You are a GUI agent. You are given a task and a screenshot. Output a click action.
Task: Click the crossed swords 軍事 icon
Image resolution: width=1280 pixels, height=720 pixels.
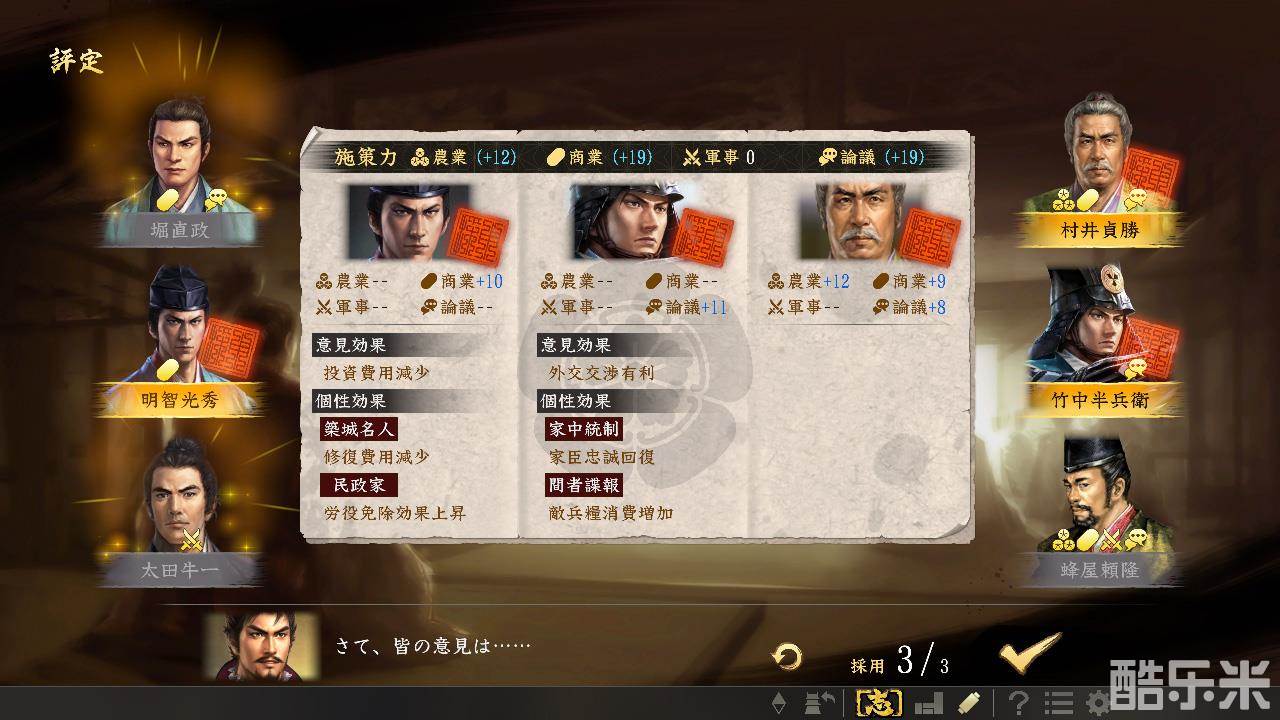[x=690, y=157]
